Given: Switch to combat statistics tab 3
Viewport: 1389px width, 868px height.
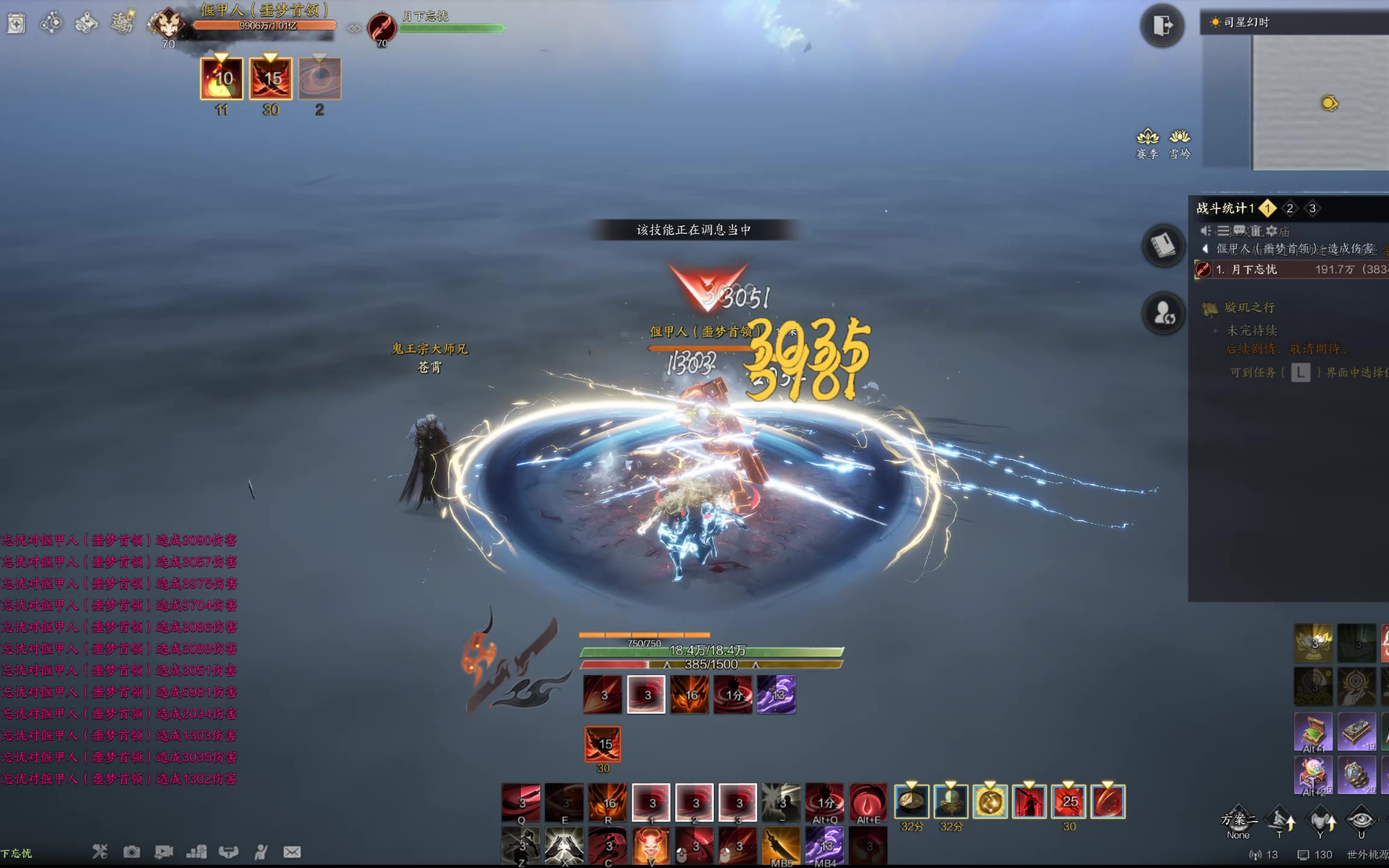Looking at the screenshot, I should pos(1313,208).
